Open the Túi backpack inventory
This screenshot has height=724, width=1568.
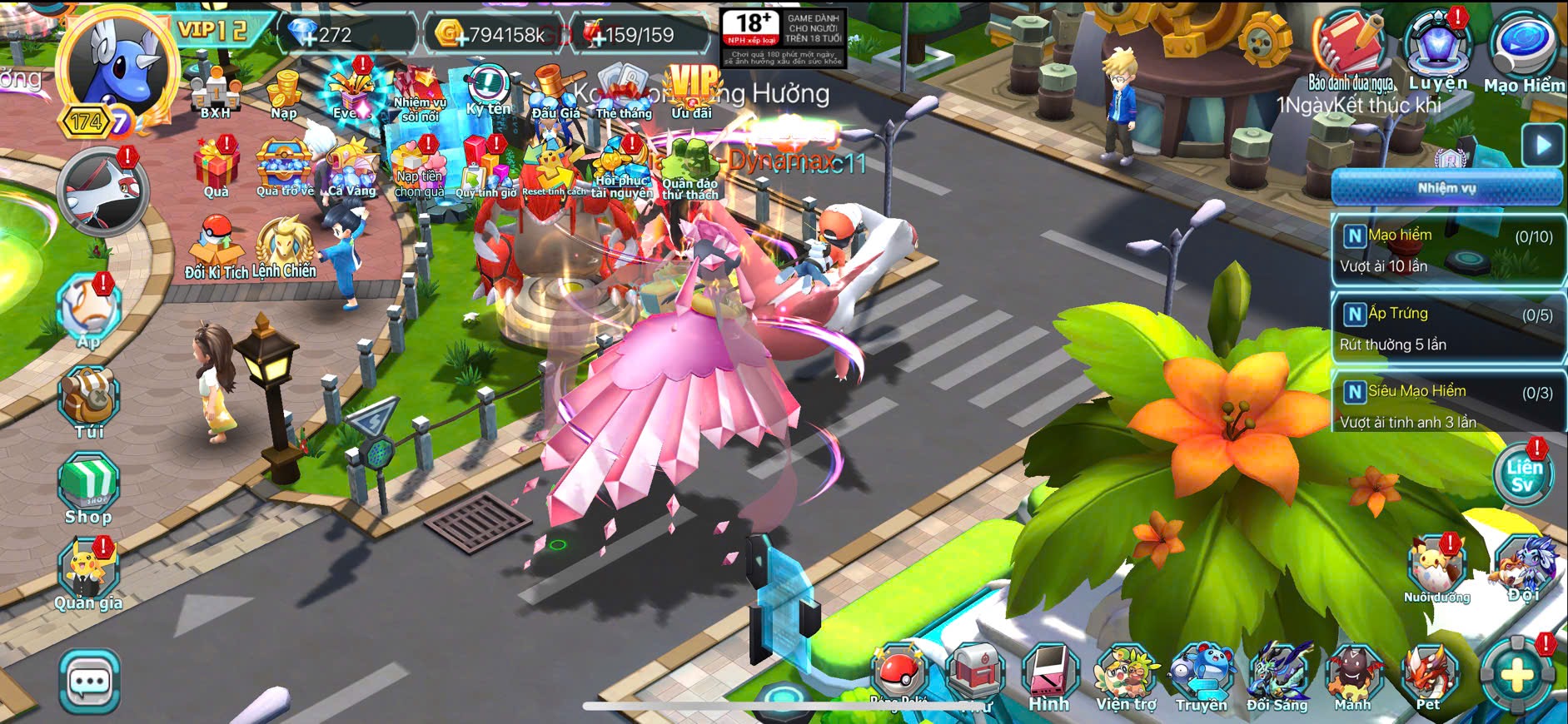[x=89, y=401]
